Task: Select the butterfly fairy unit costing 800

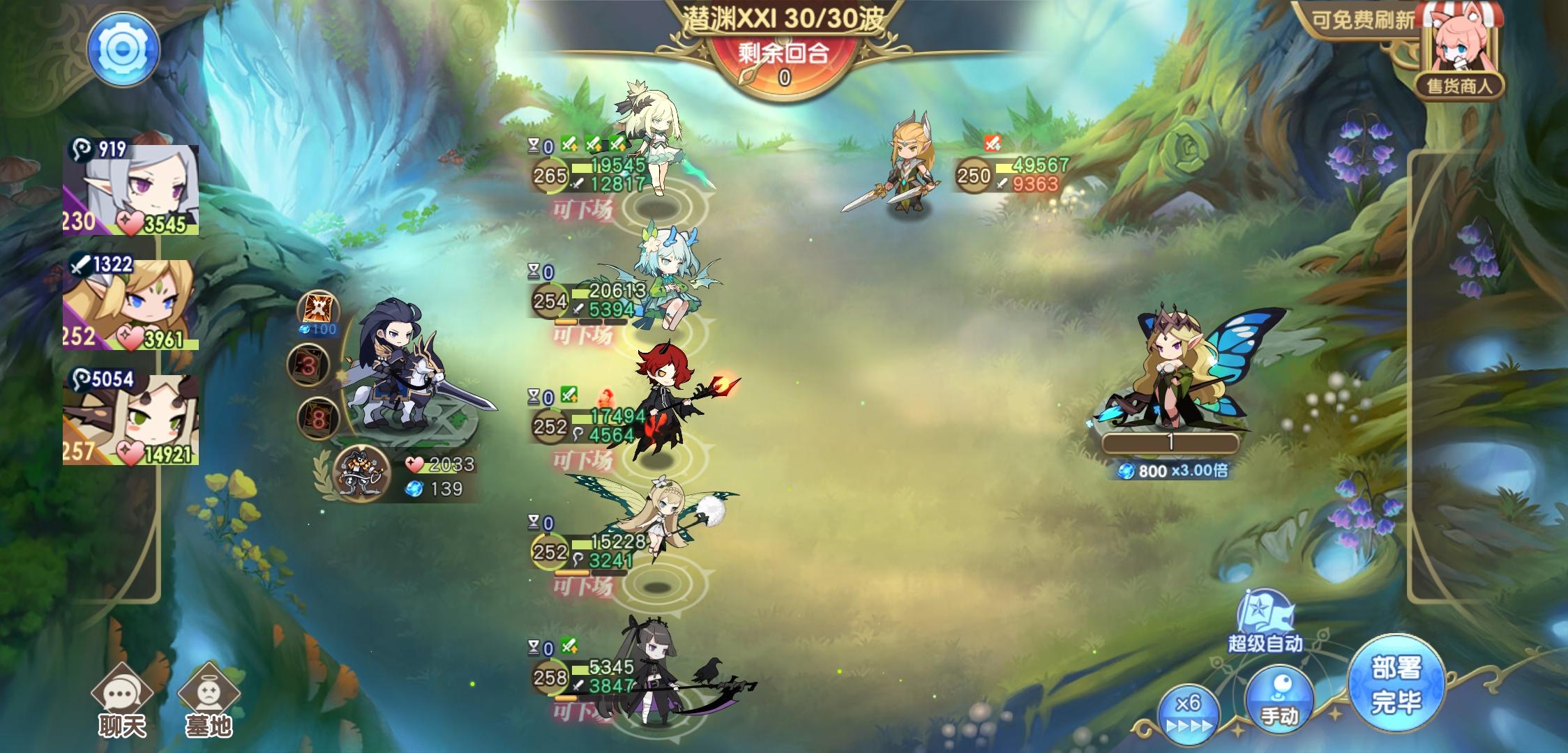Action: (1179, 370)
